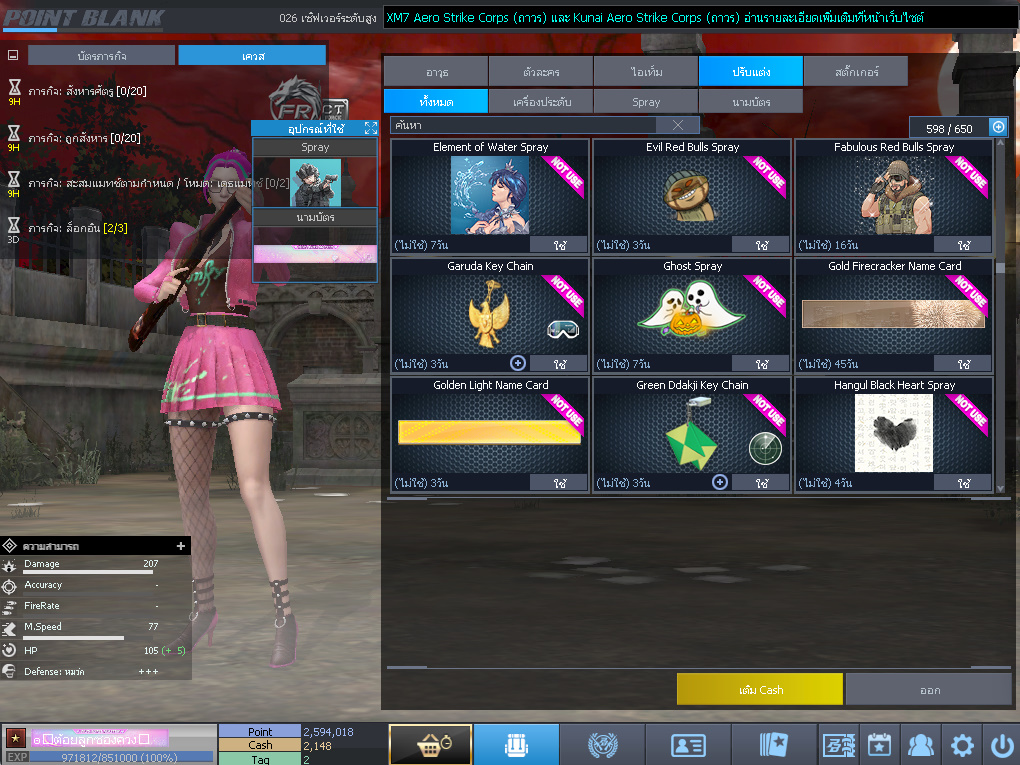This screenshot has height=765, width=1020.
Task: Select the ไอเท็ม items tab
Action: click(x=646, y=71)
